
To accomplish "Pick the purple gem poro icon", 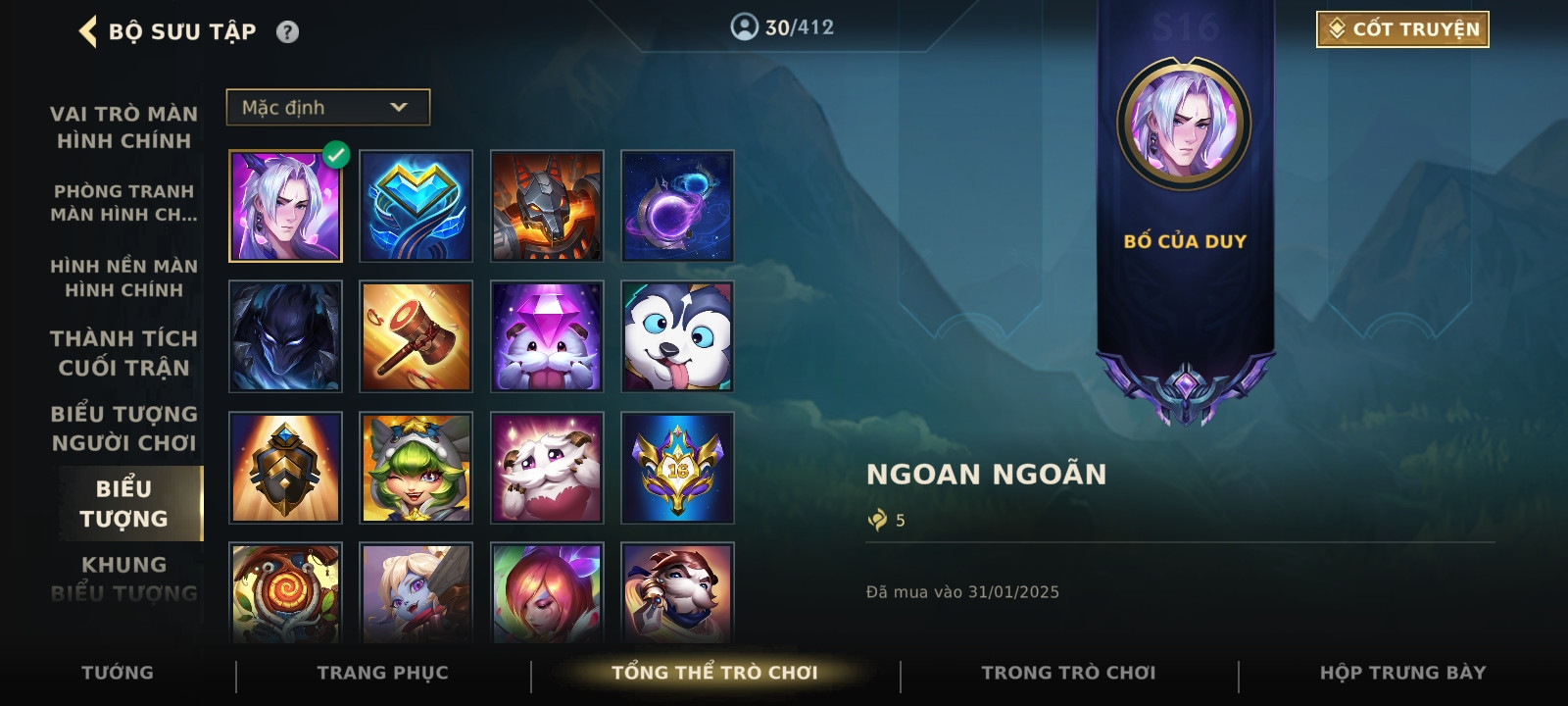I will [x=547, y=336].
